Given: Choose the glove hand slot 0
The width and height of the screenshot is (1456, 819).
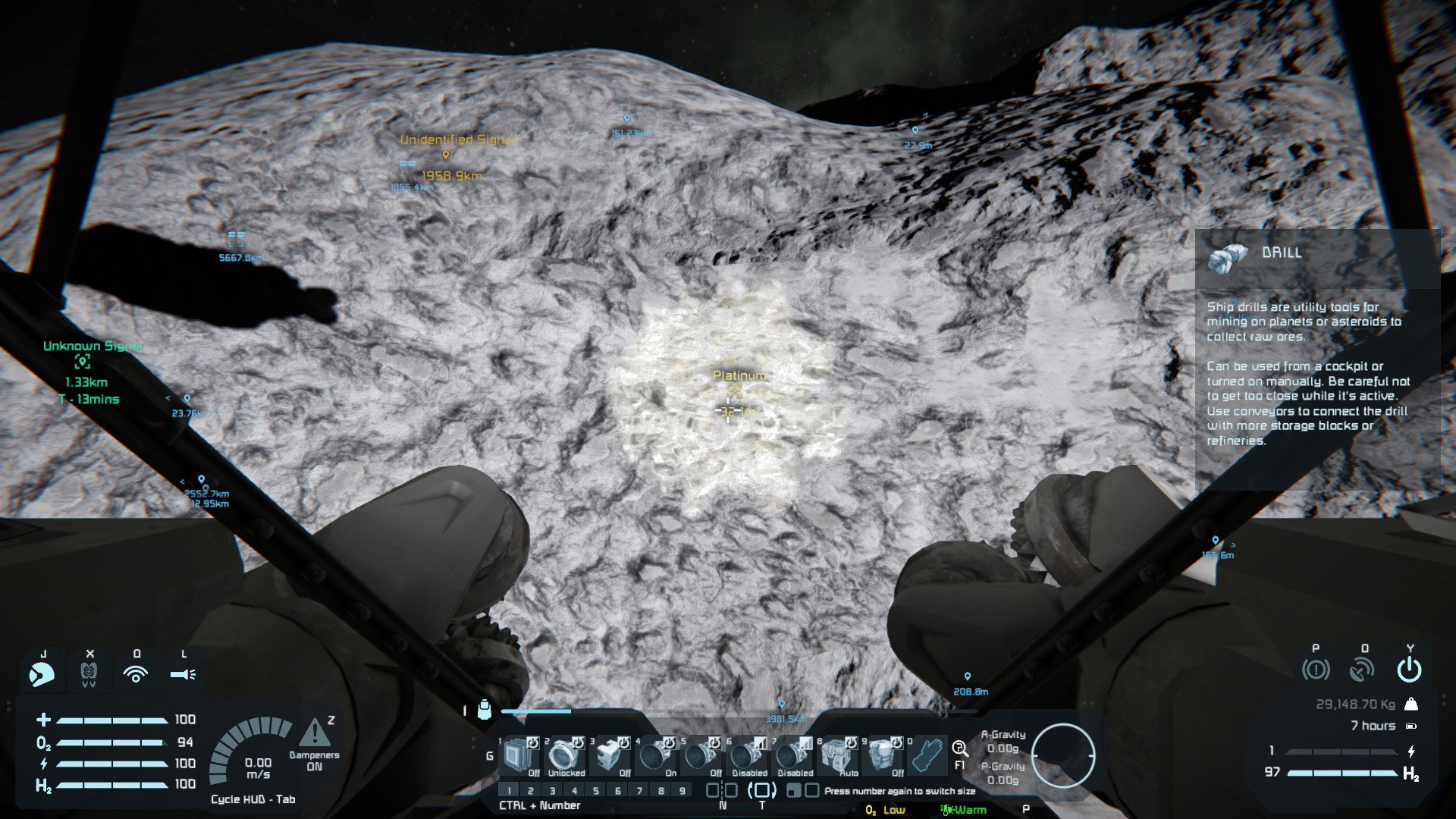Looking at the screenshot, I should tap(927, 756).
